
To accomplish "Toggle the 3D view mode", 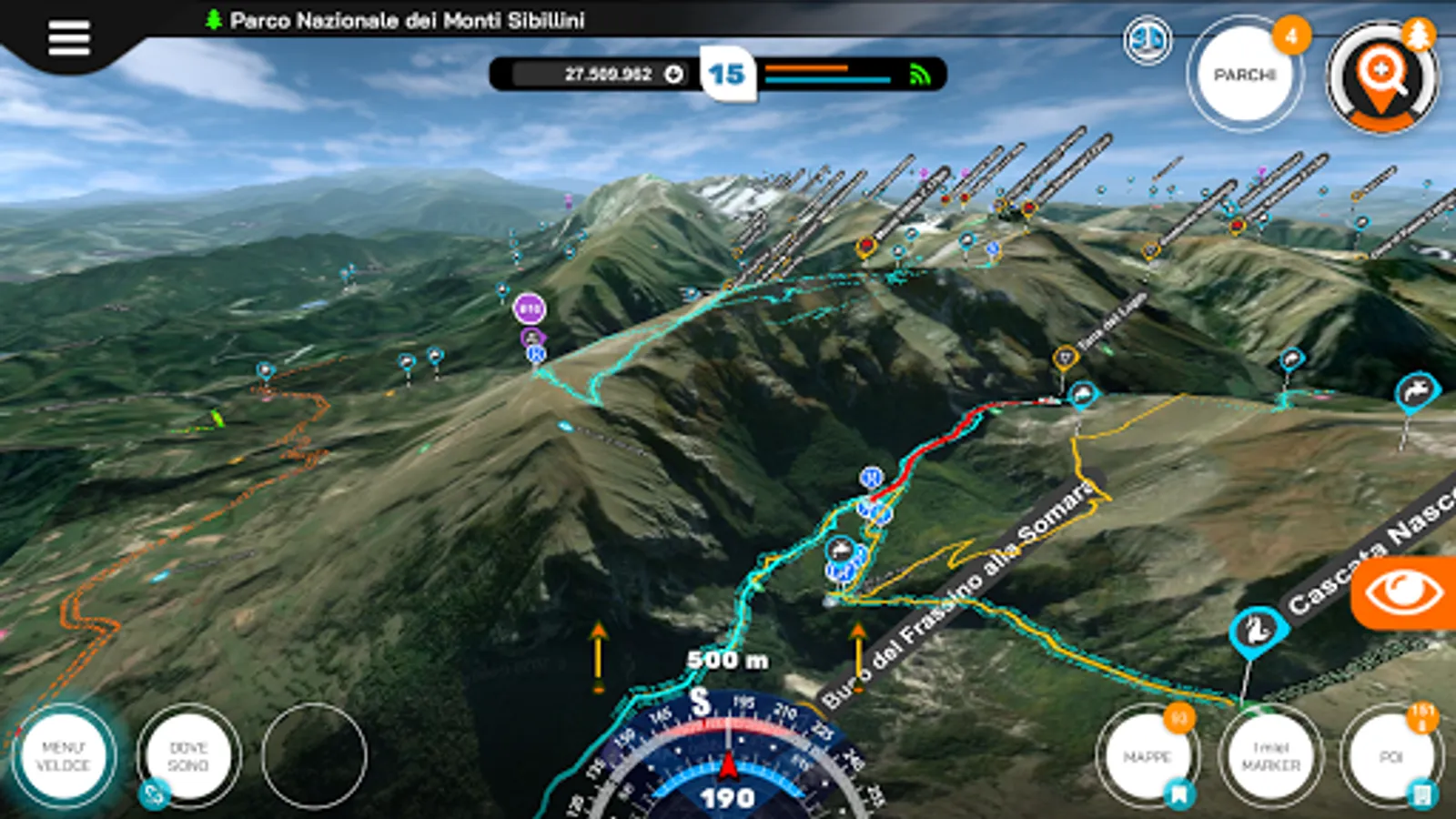I will [1147, 40].
